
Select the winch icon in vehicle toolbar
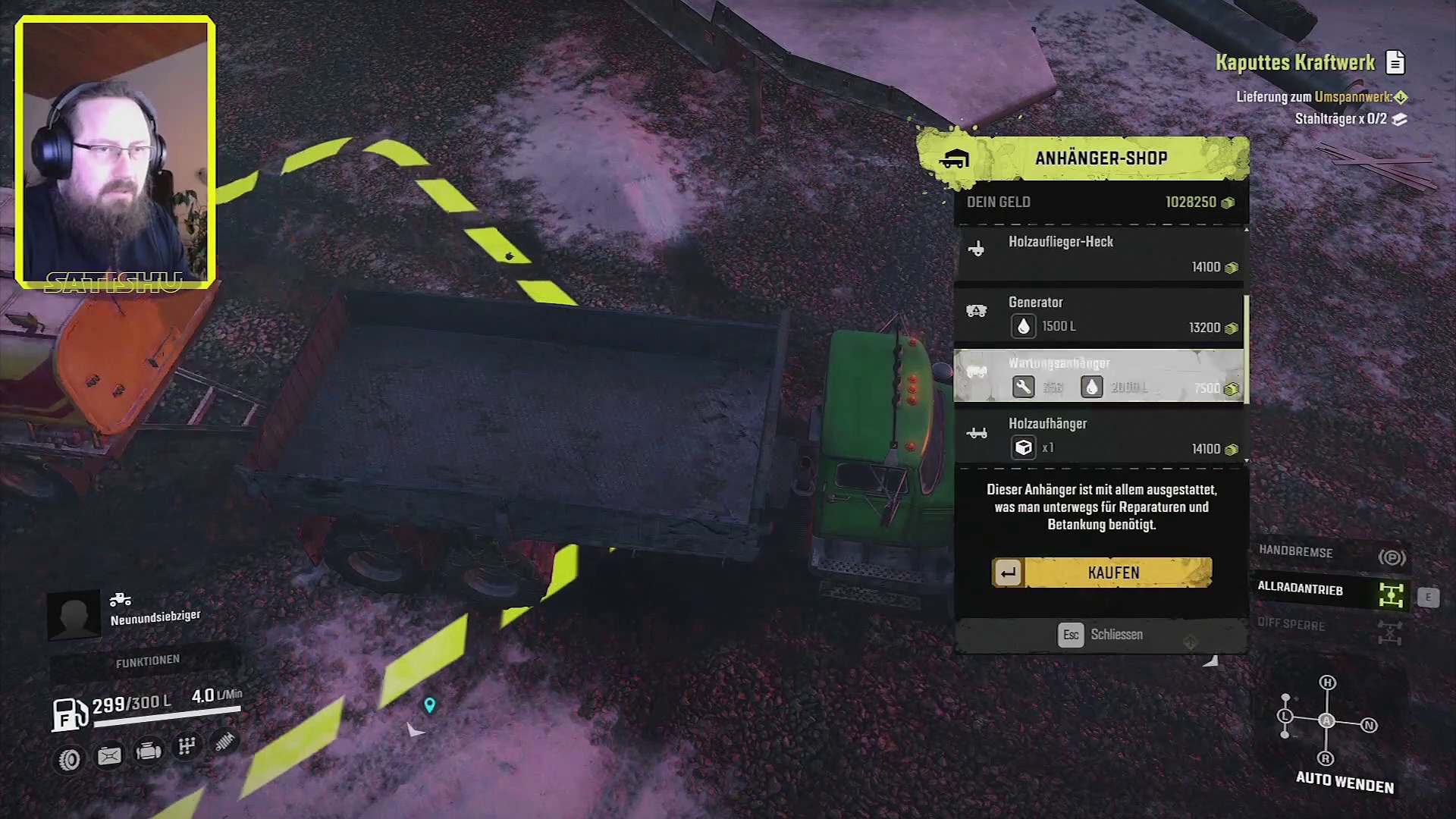[109, 756]
